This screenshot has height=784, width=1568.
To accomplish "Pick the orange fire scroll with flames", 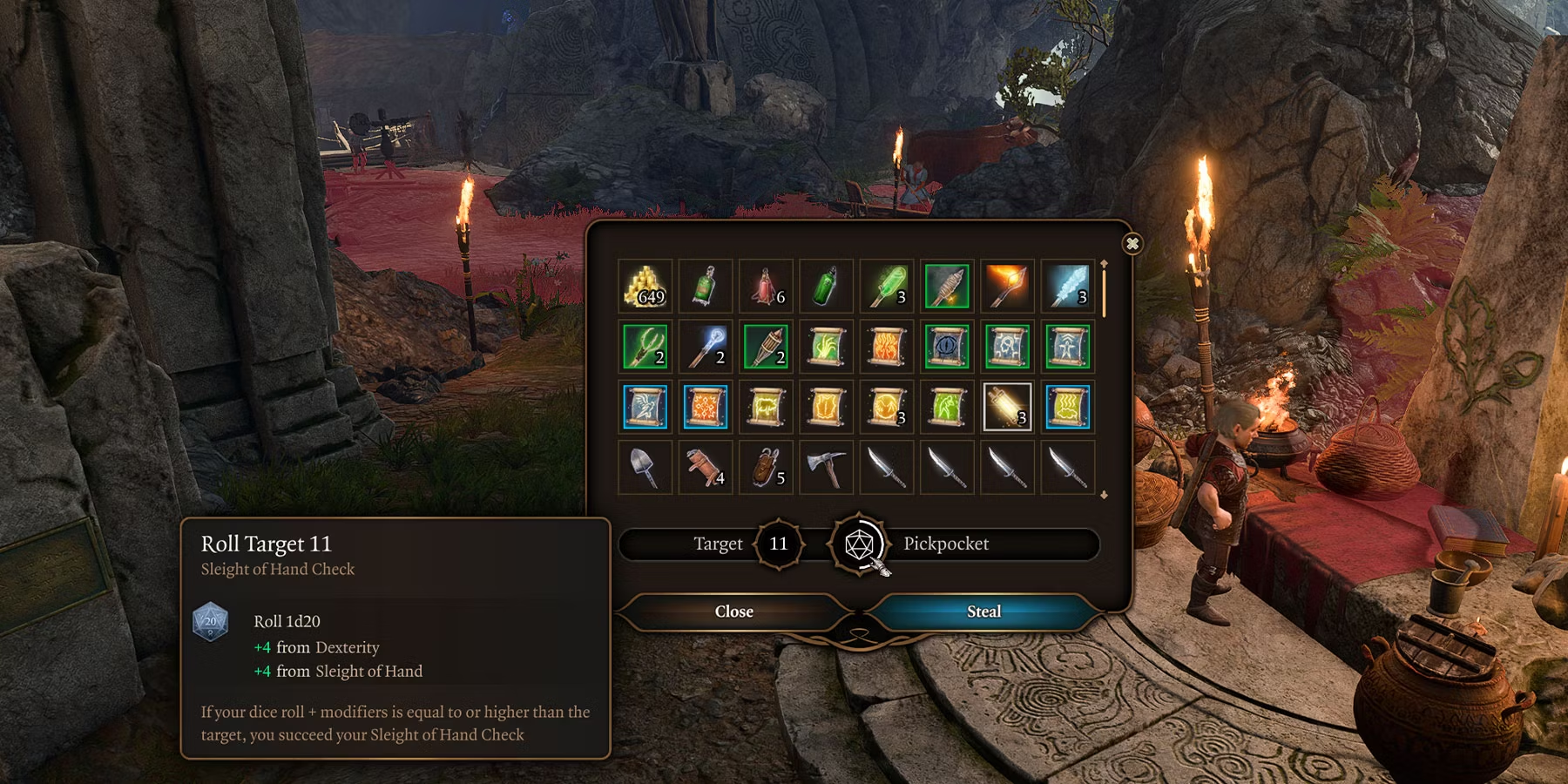I will click(x=886, y=346).
